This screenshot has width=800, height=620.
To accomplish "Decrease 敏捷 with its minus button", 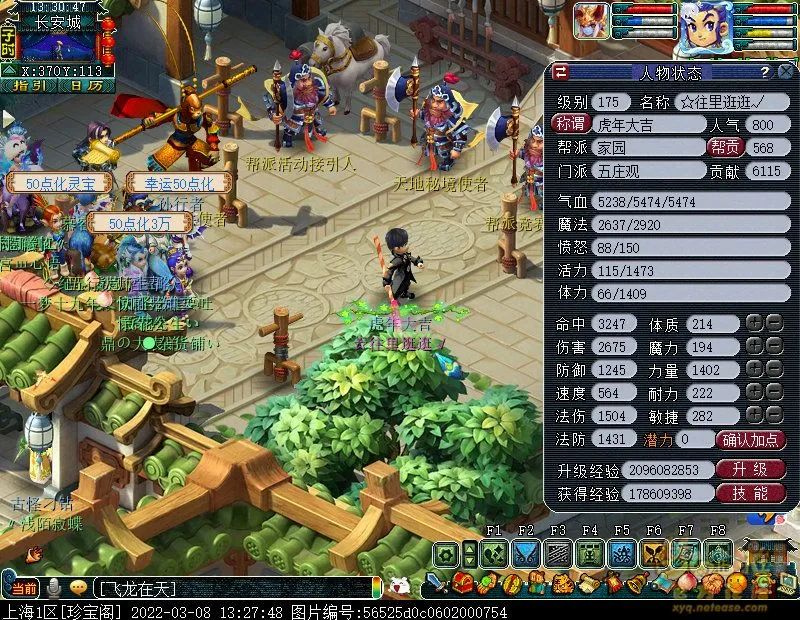I will coord(773,415).
